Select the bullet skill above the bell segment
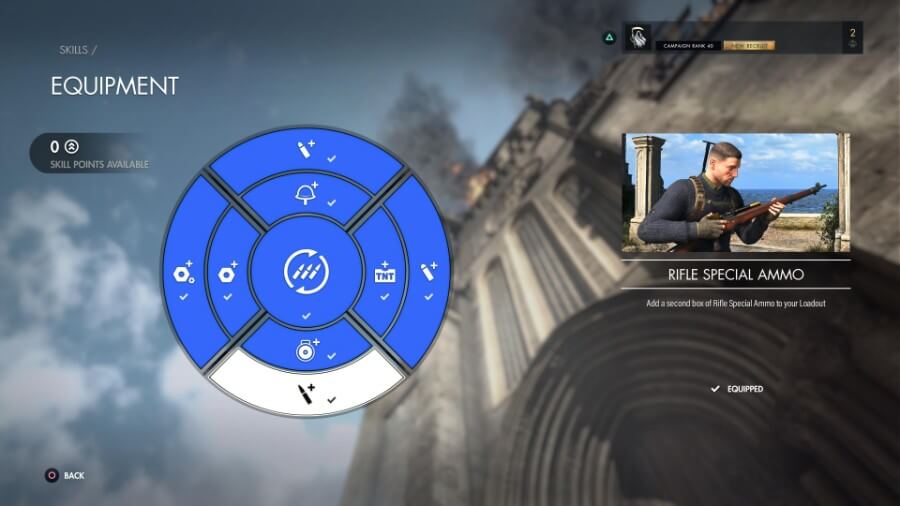 pyautogui.click(x=307, y=153)
